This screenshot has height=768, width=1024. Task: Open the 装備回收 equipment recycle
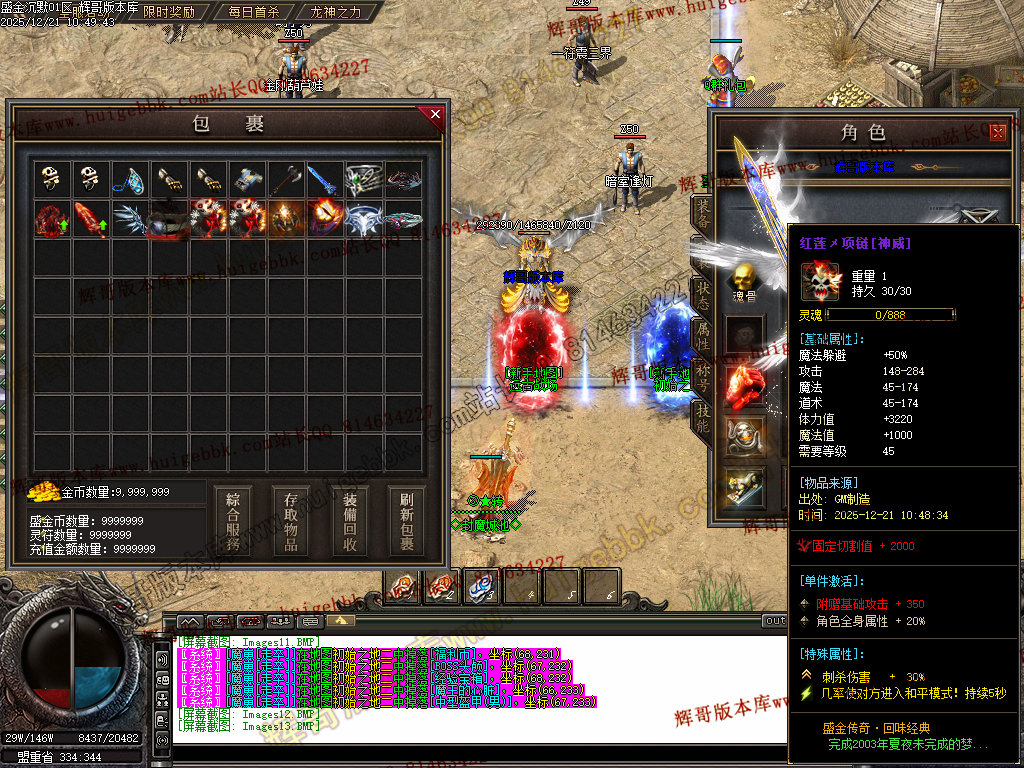click(349, 520)
